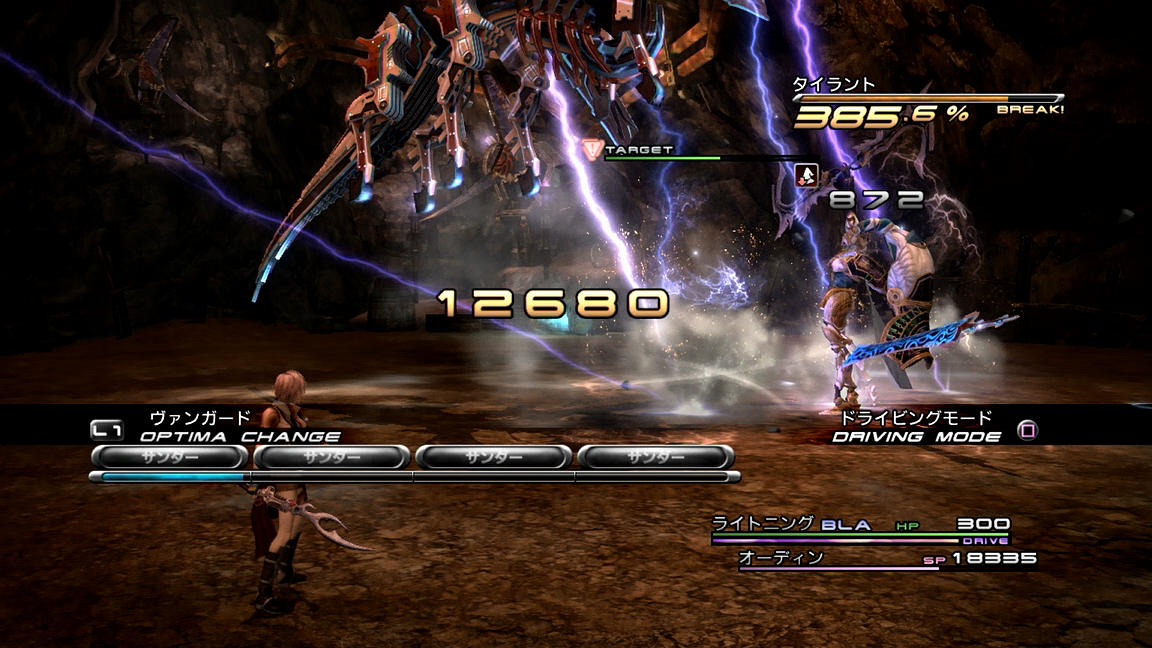
Task: Select the status icon beside 872
Action: click(x=806, y=175)
